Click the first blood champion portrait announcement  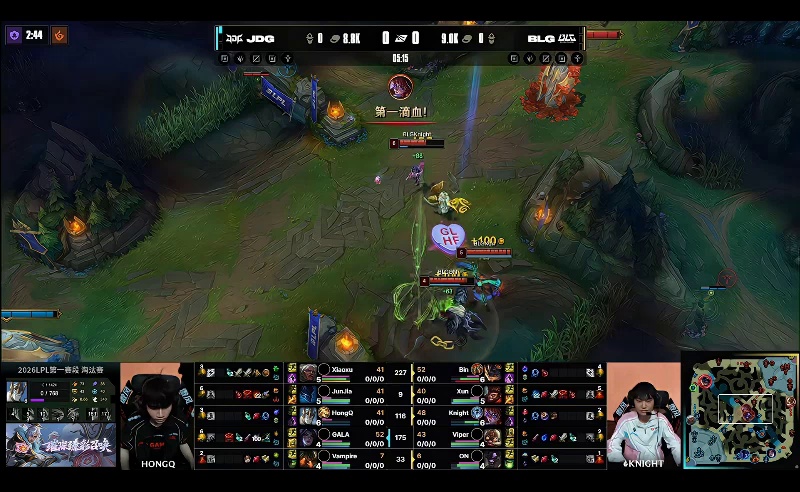(x=400, y=87)
